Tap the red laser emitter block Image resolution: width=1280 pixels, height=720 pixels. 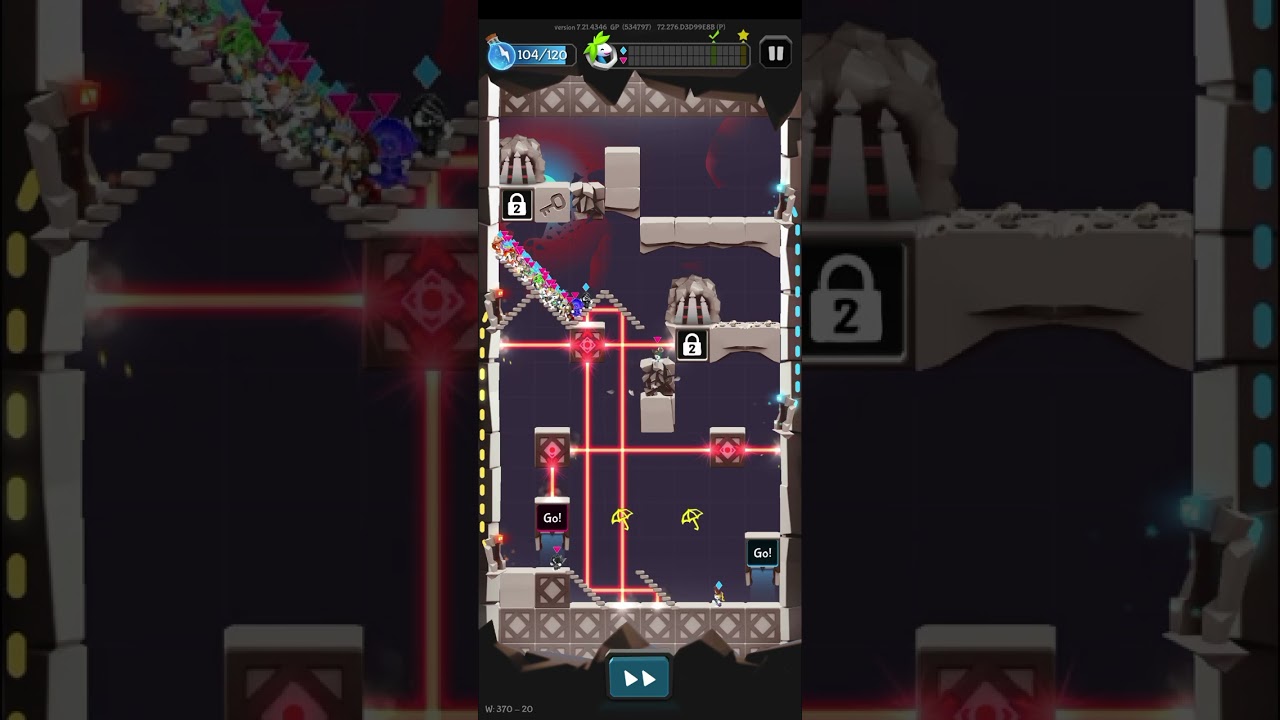(586, 344)
